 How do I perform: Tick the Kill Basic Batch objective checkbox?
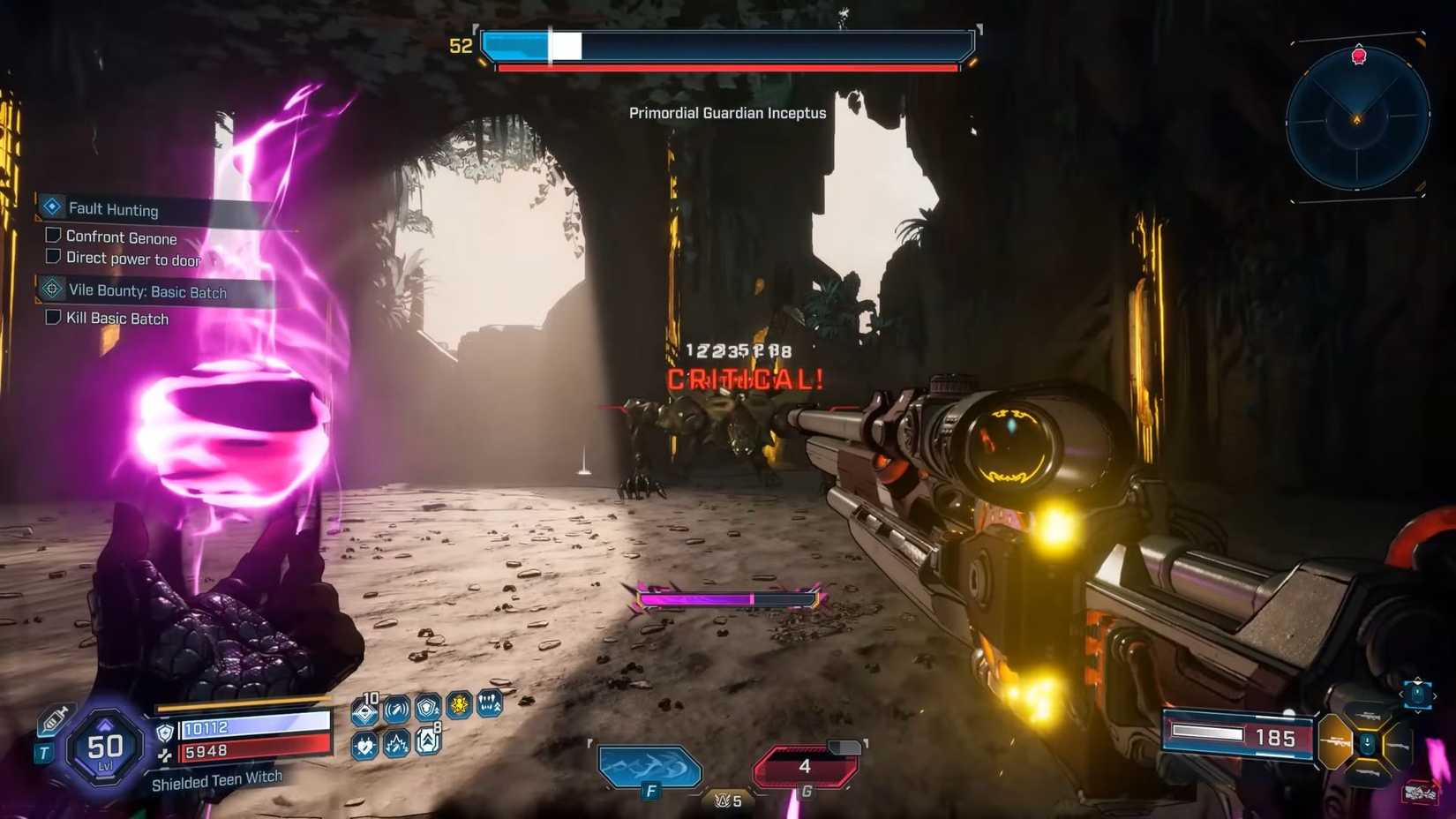[x=52, y=316]
